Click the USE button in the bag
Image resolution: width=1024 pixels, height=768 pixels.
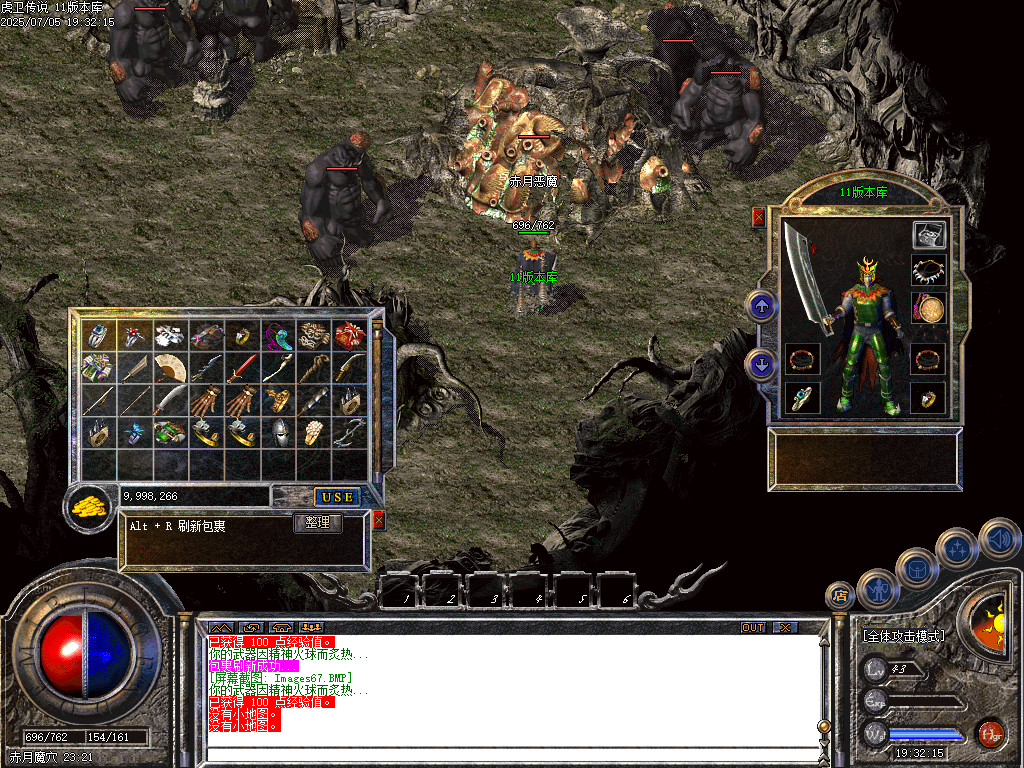coord(337,497)
